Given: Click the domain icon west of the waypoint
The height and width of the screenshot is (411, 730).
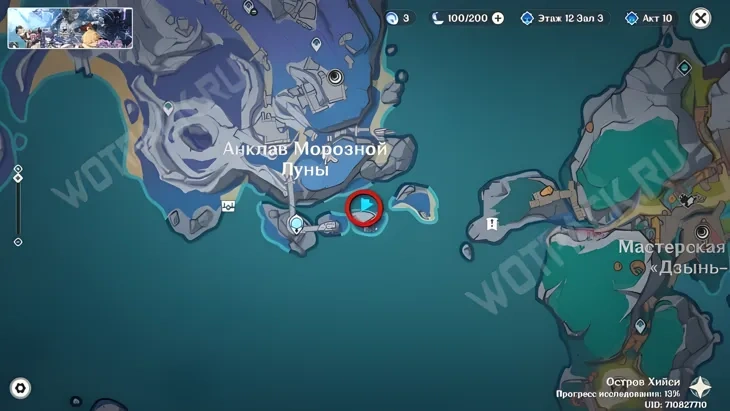Looking at the screenshot, I should [x=229, y=205].
